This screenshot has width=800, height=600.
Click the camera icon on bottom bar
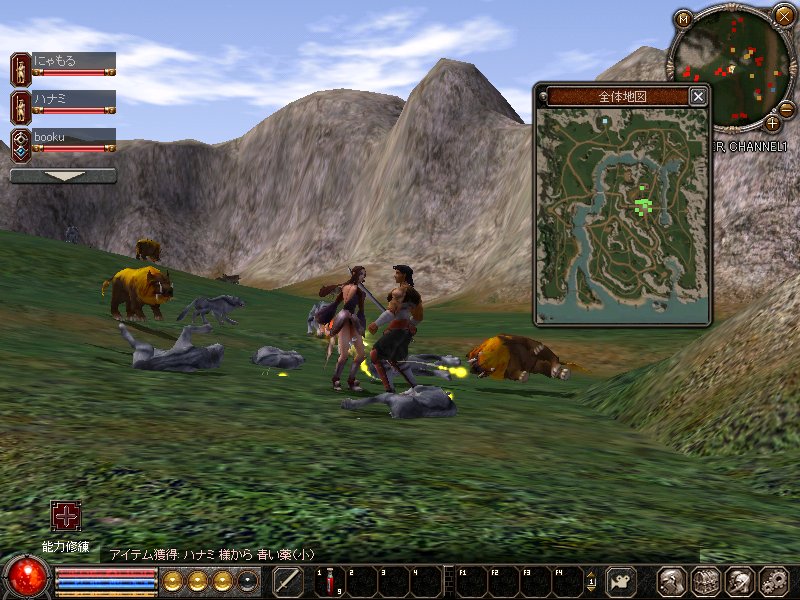(x=621, y=581)
